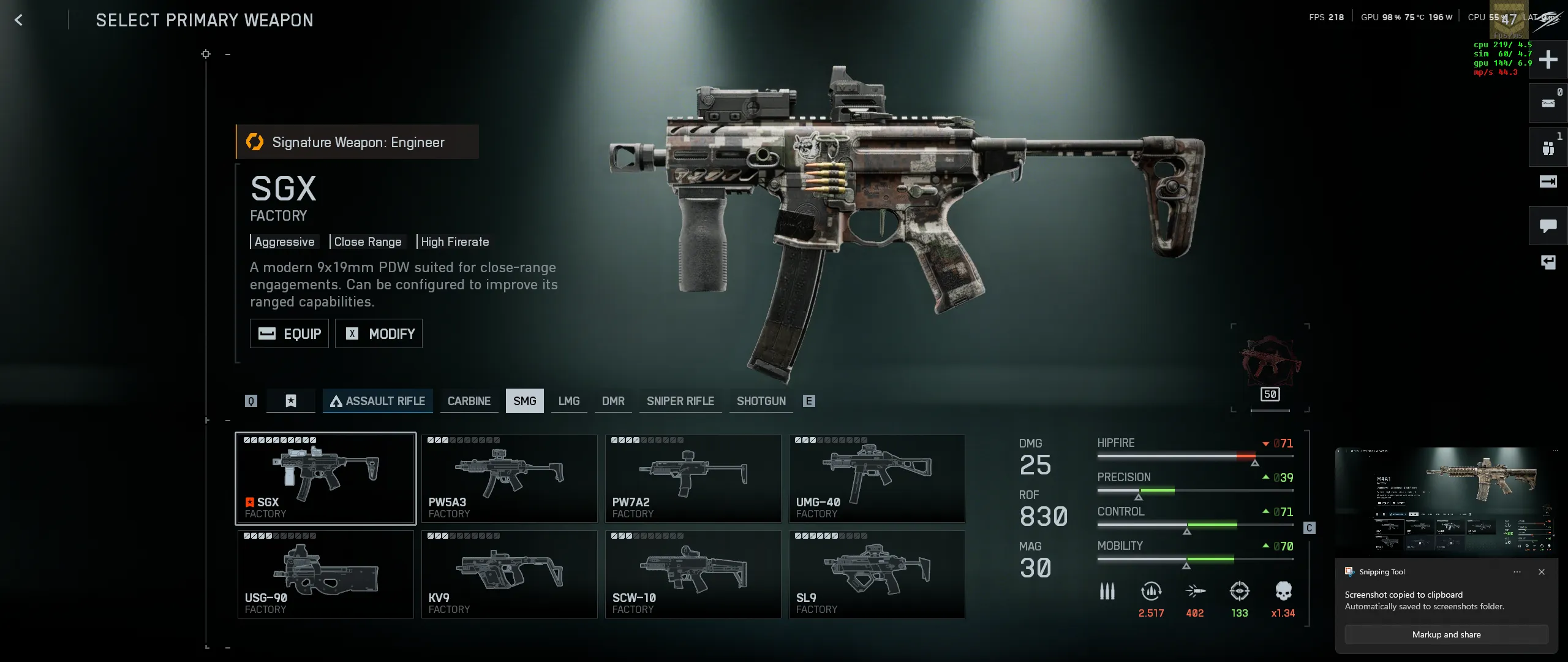Expand the Snipping Tool notification options menu
The height and width of the screenshot is (662, 1568).
1518,572
